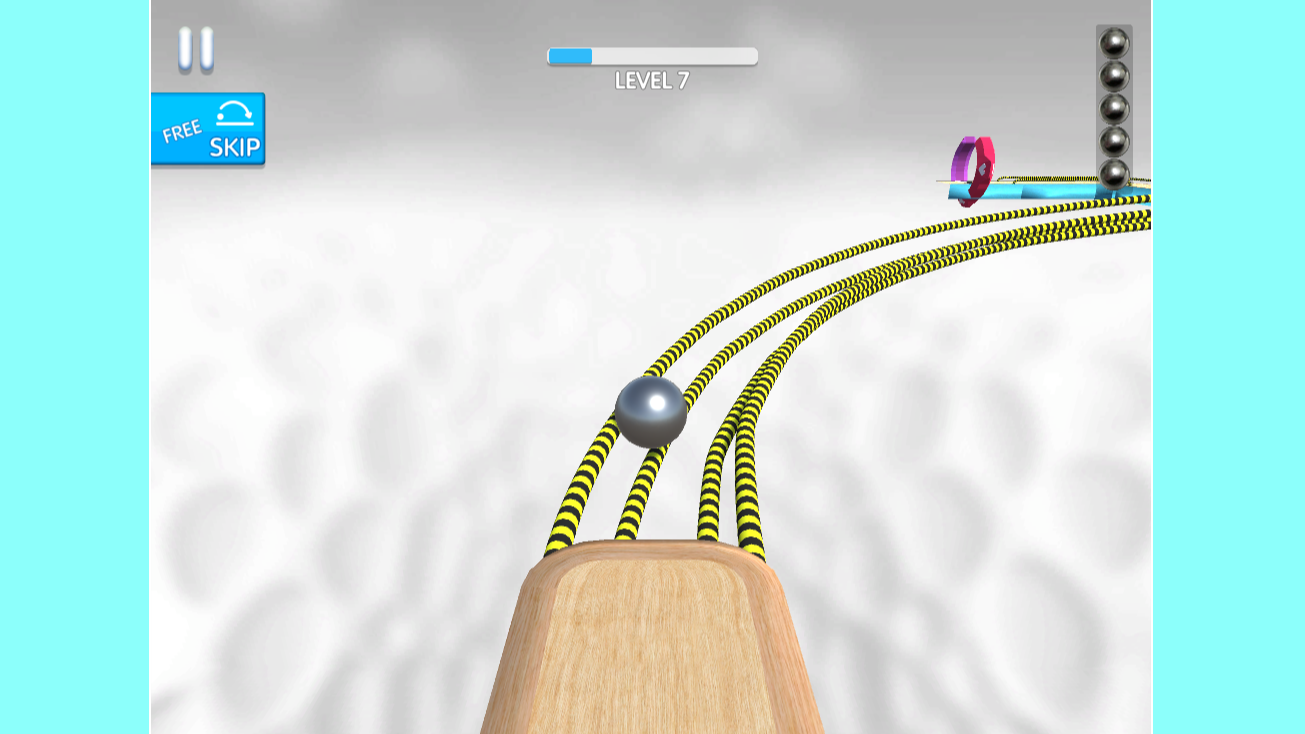
Task: Tap the bottom ball of the lives indicator
Action: click(1113, 172)
